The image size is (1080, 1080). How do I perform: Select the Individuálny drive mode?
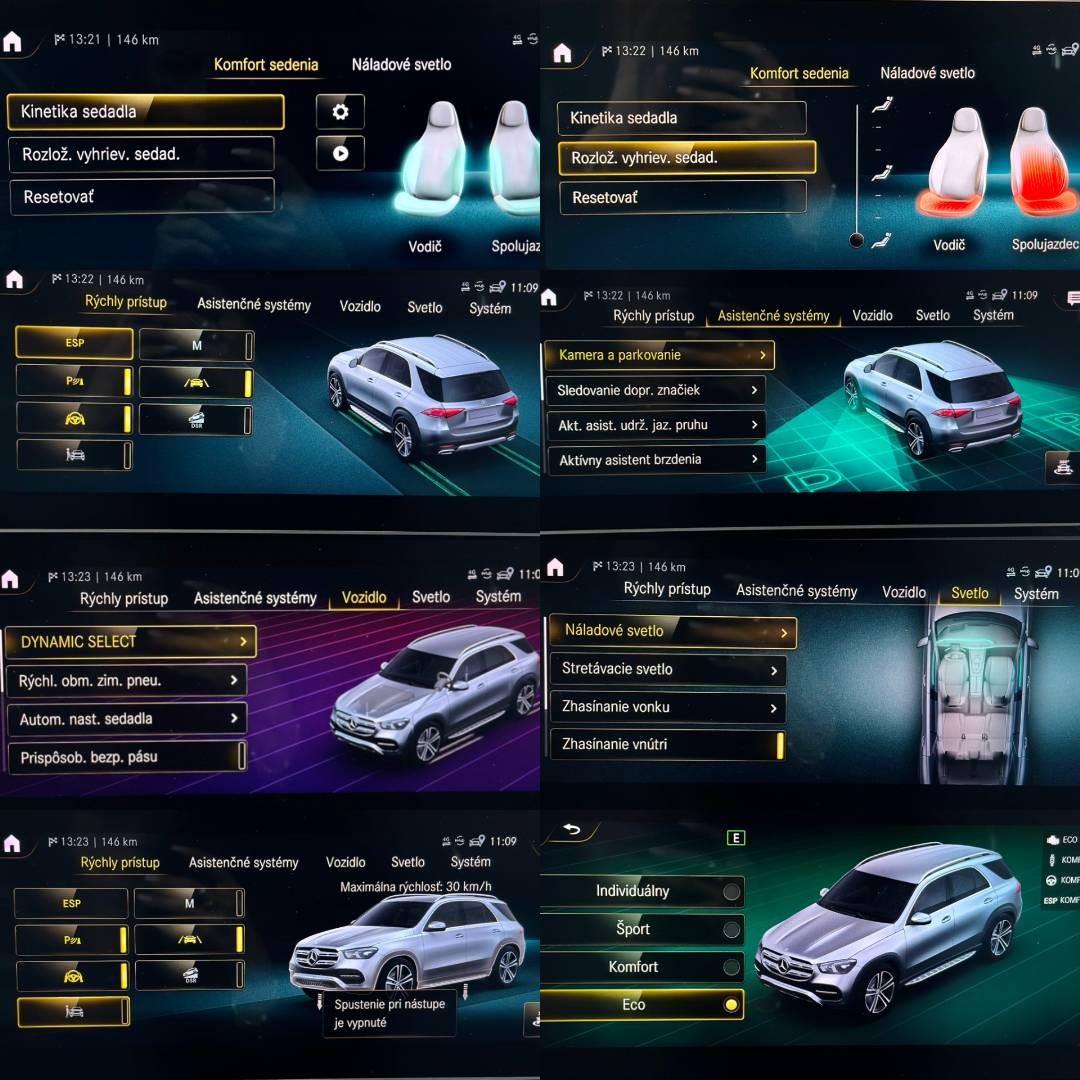[x=641, y=891]
